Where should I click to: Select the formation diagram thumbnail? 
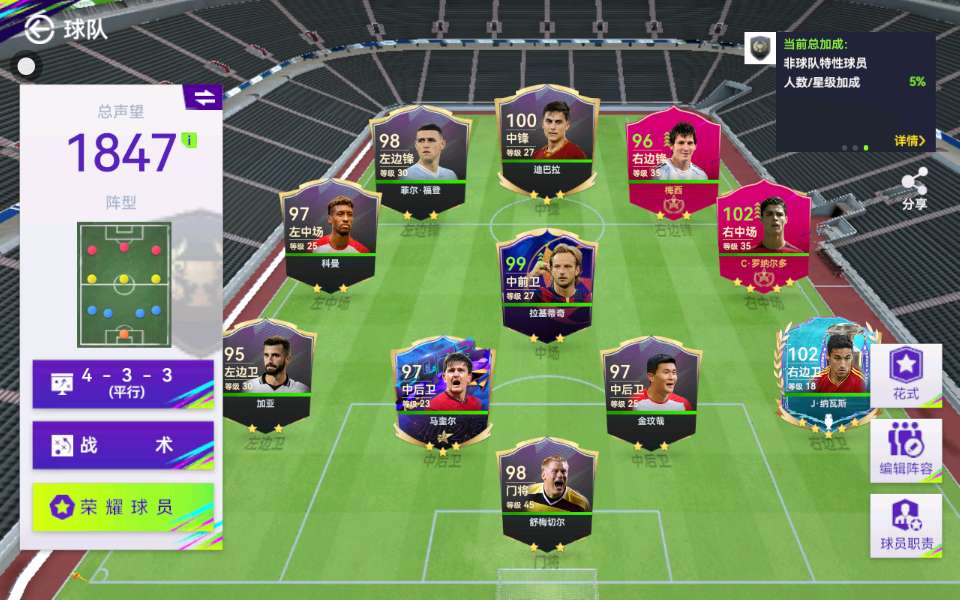click(x=124, y=284)
